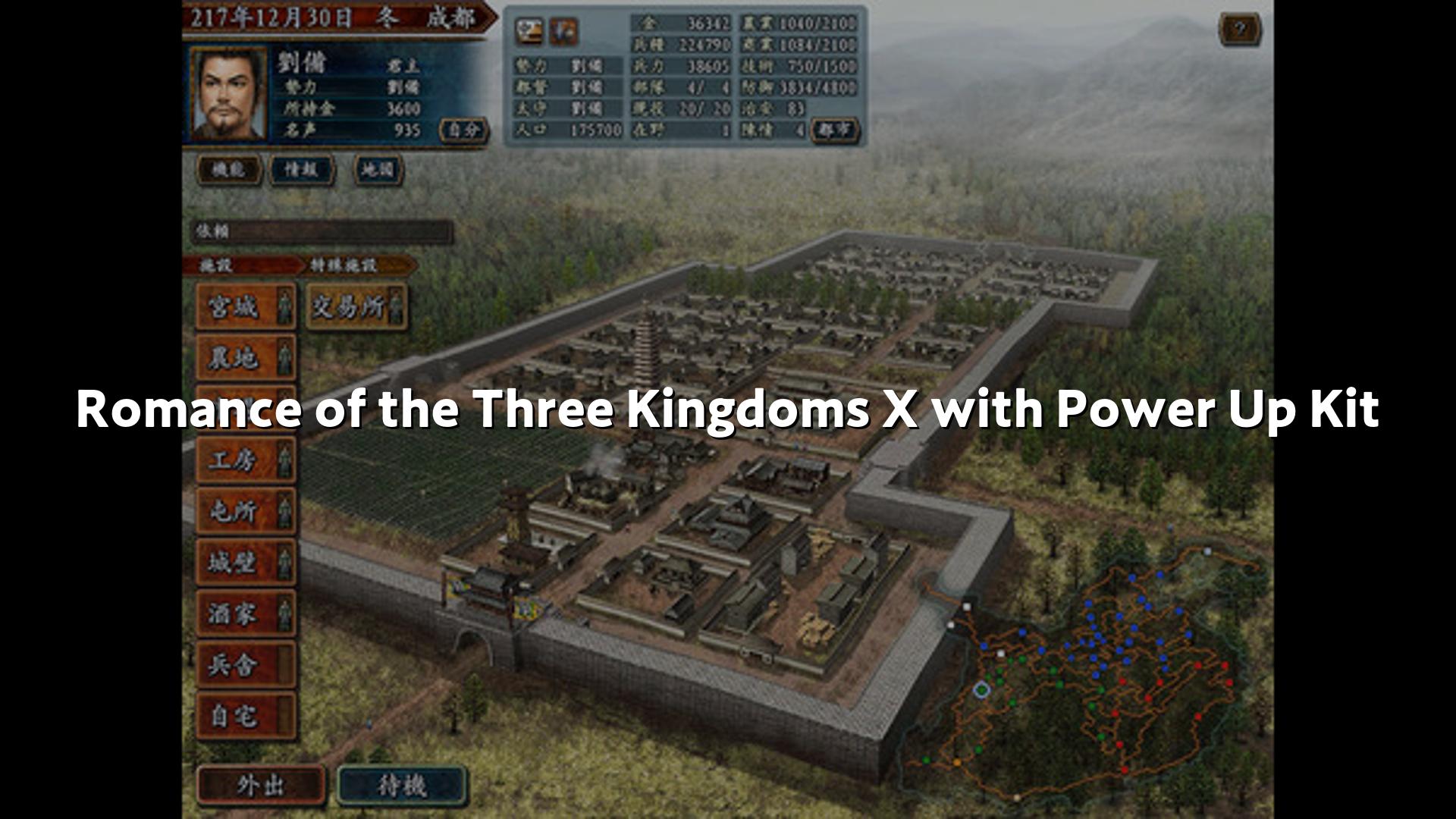Screen dimensions: 1456x819
Task: Open the 都市 city details
Action: (x=834, y=130)
